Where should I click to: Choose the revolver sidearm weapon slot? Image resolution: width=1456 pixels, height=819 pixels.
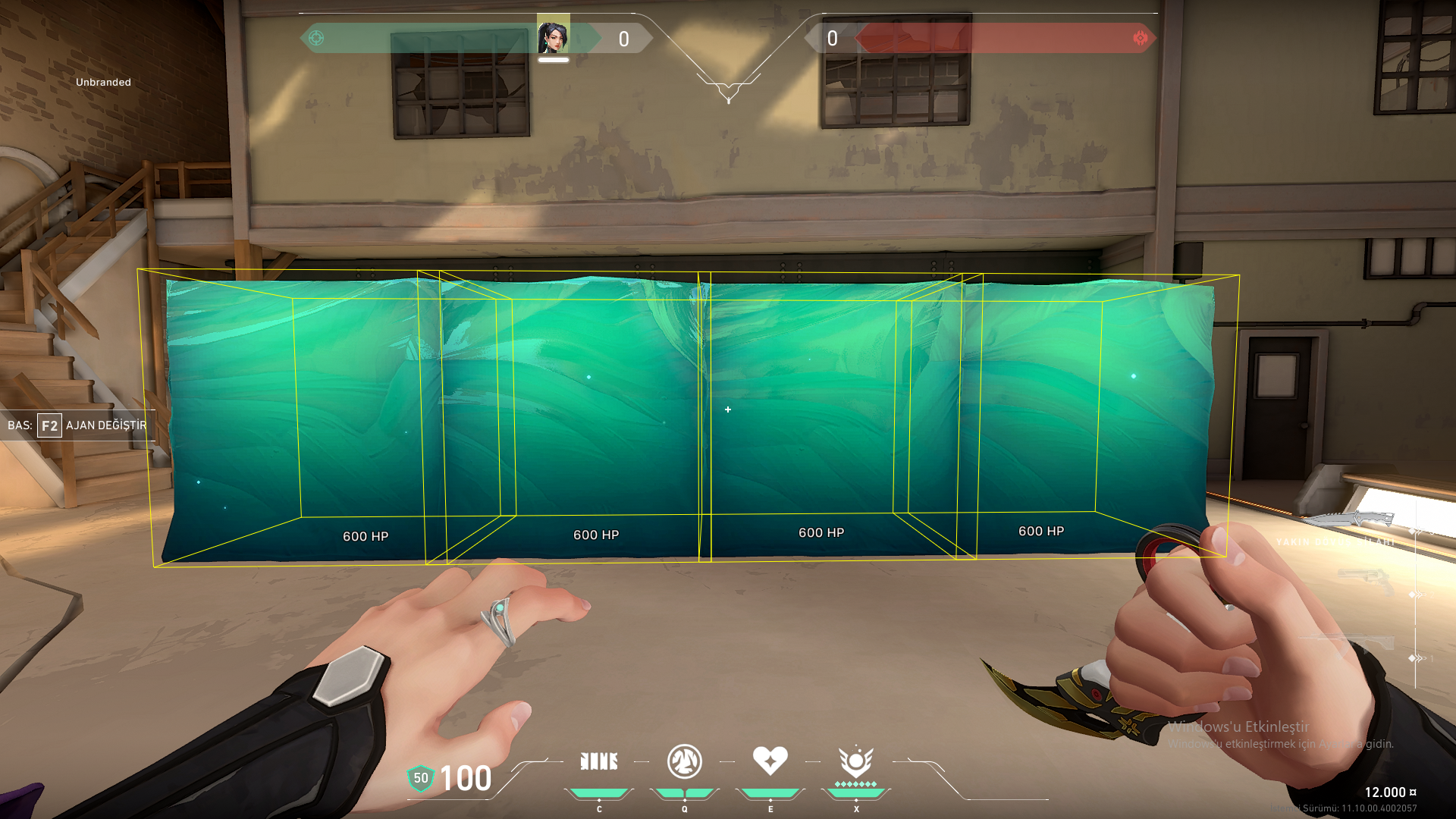click(1367, 582)
